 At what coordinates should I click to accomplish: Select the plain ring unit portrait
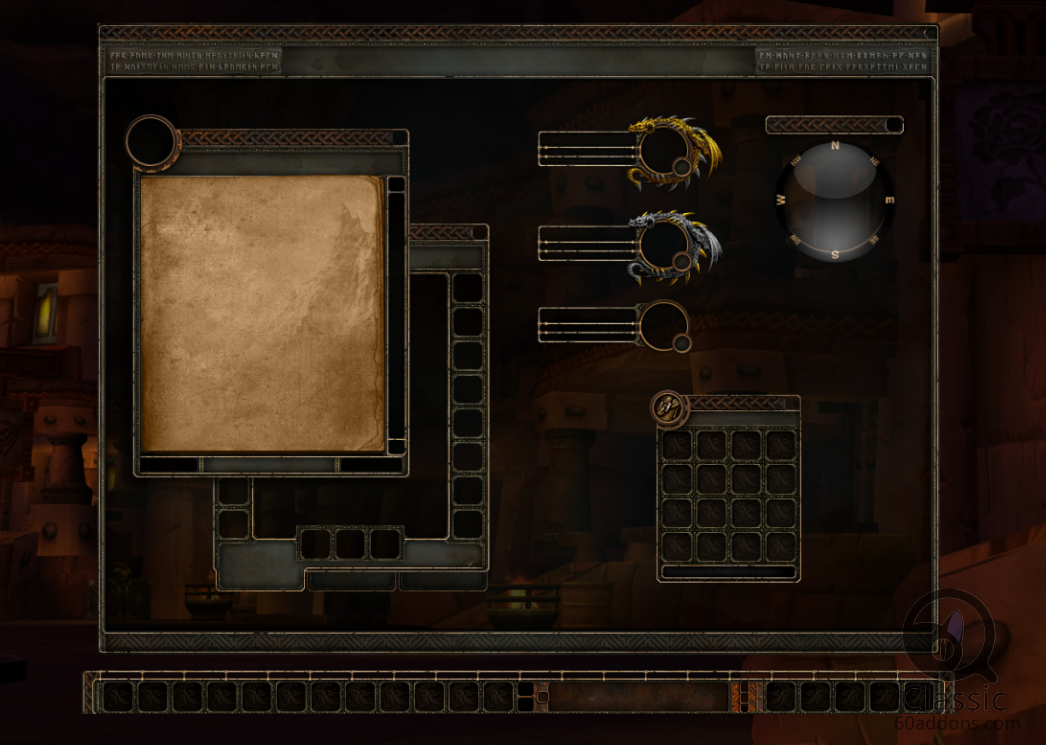(662, 325)
